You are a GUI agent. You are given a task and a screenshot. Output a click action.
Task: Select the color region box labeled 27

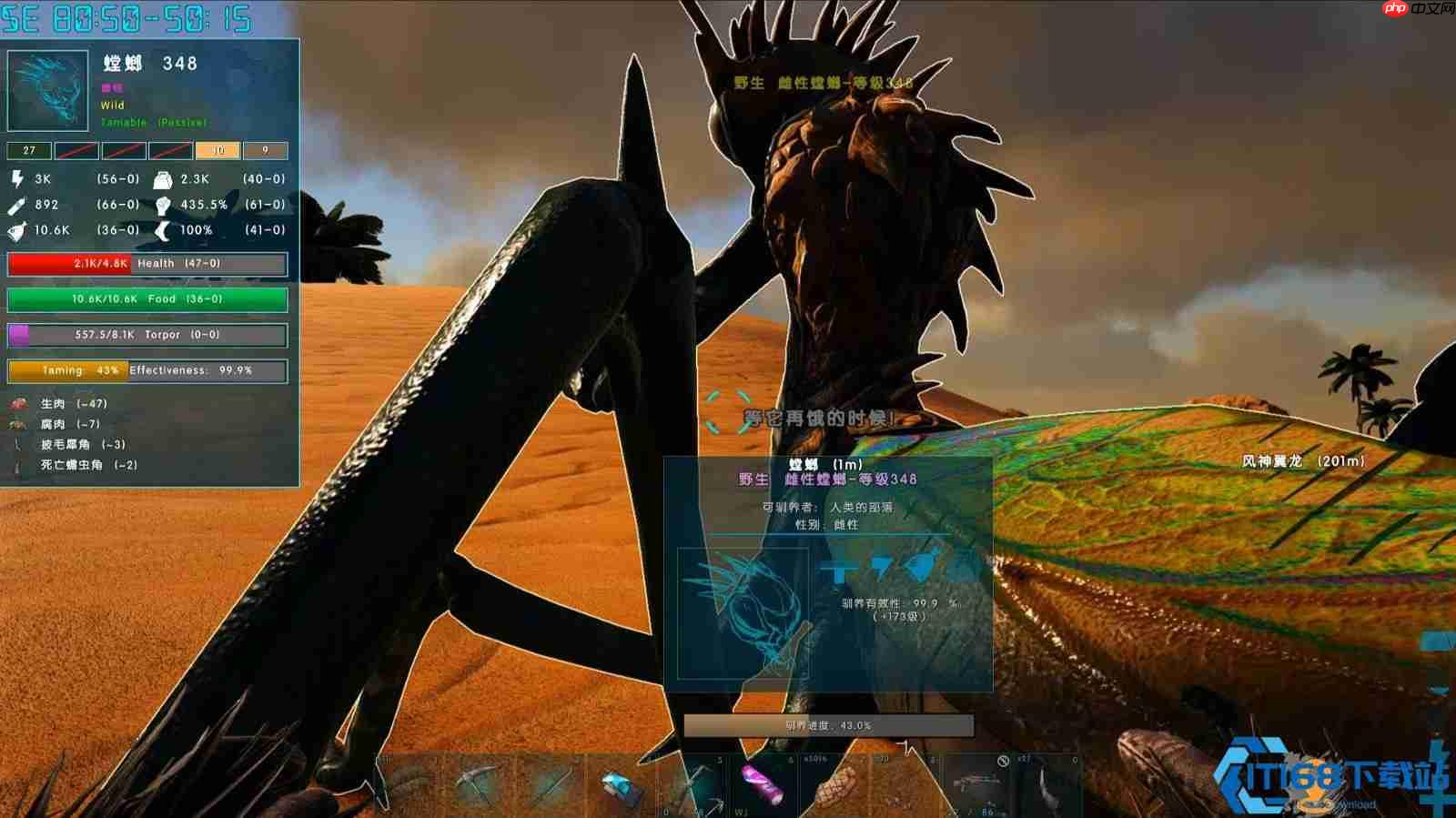29,150
